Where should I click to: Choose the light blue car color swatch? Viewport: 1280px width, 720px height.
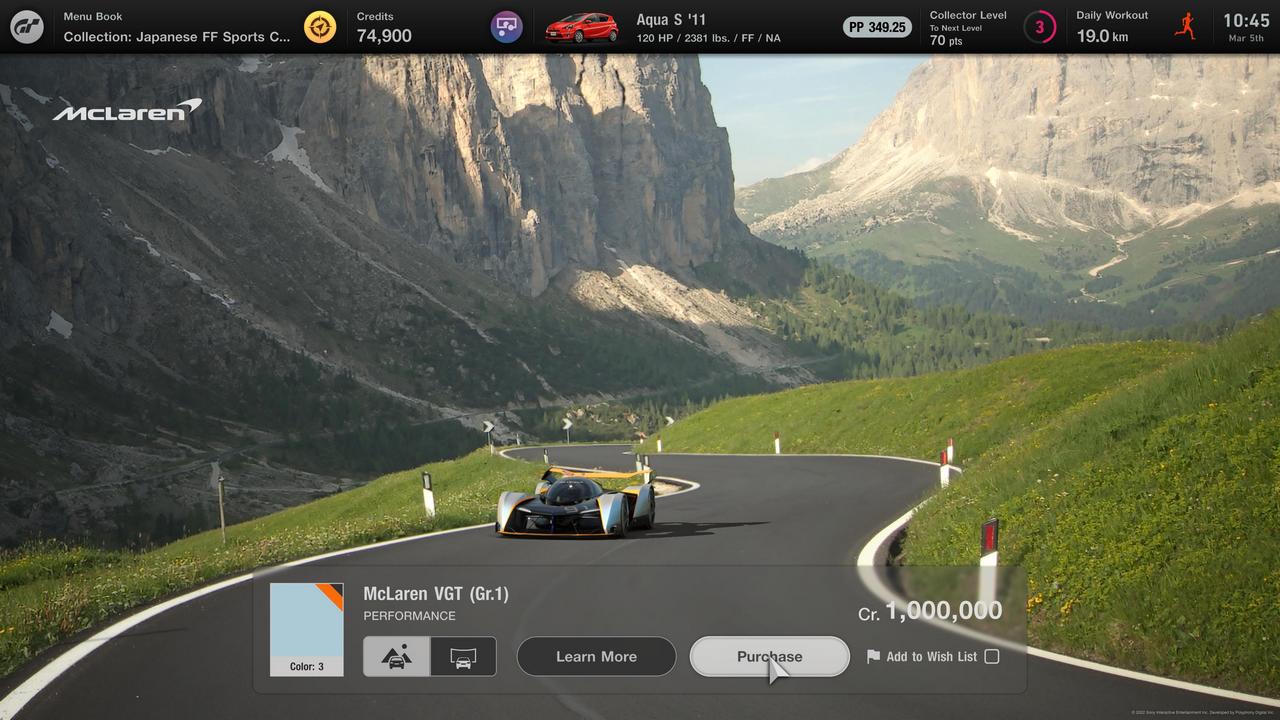click(306, 629)
